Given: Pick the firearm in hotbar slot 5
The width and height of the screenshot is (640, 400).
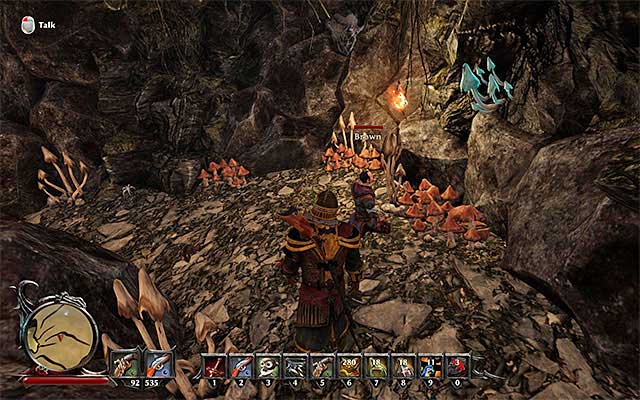Looking at the screenshot, I should (x=322, y=366).
